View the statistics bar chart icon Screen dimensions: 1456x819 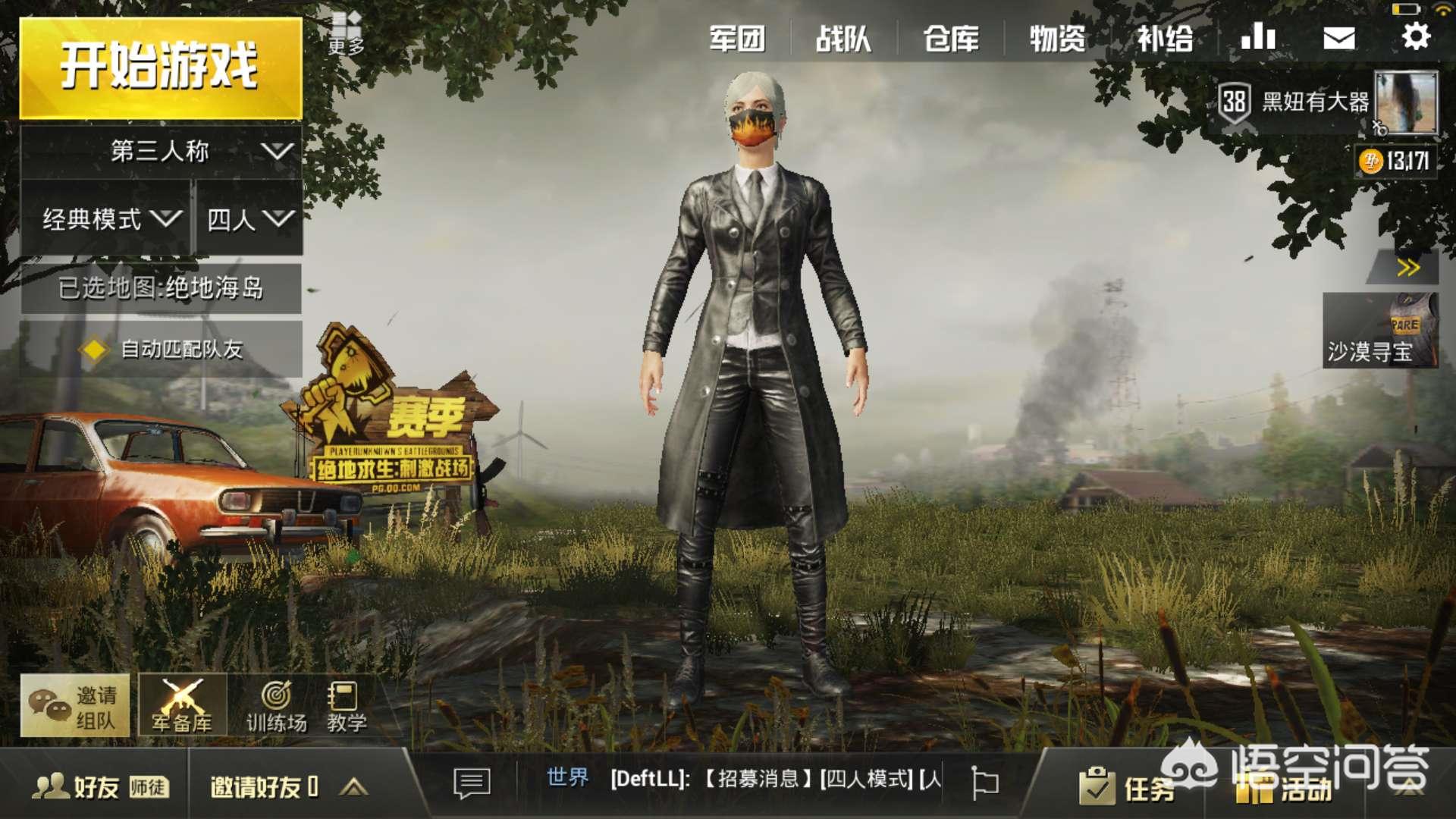click(1258, 36)
